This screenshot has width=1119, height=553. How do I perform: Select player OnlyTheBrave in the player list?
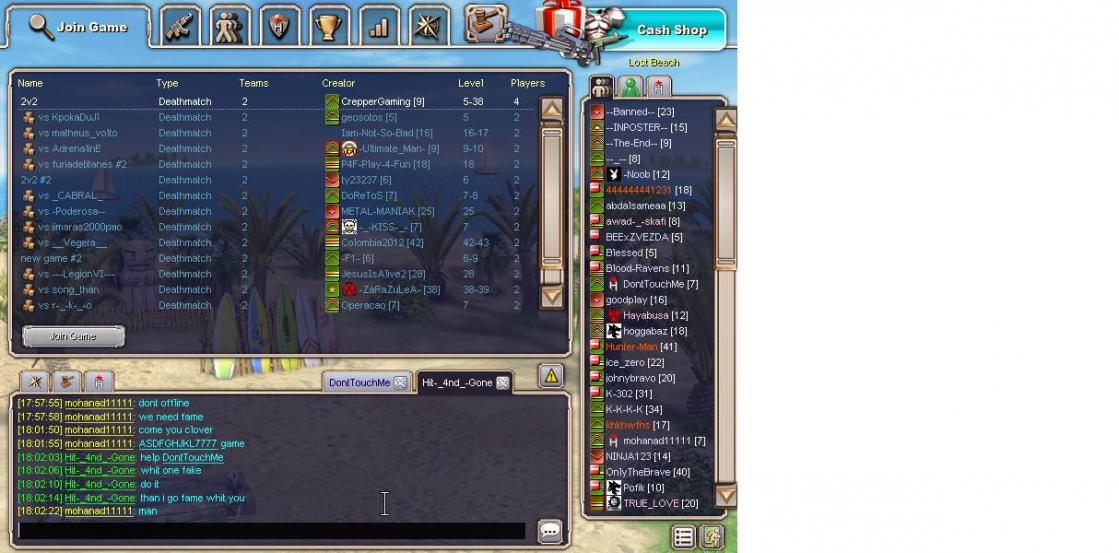[647, 472]
